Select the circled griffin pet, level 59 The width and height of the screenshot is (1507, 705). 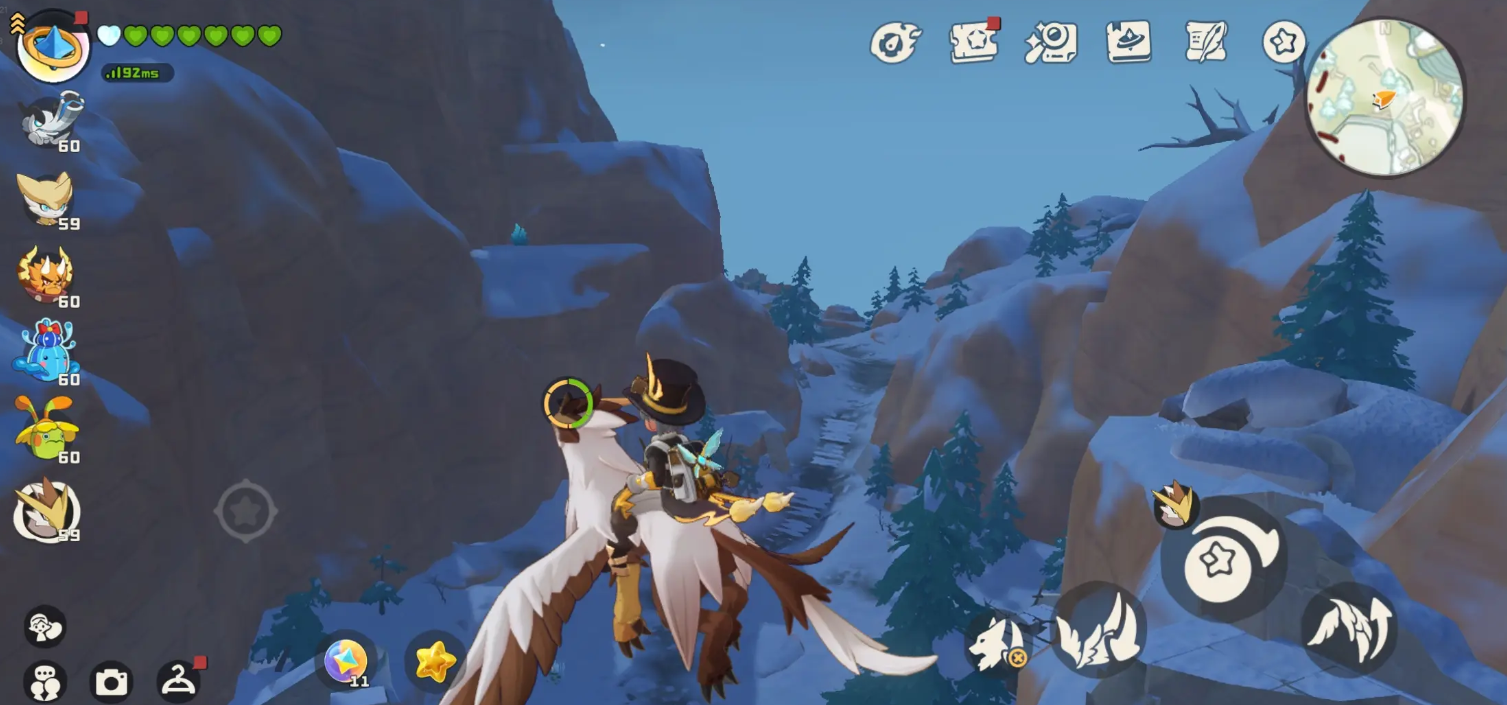(x=46, y=510)
